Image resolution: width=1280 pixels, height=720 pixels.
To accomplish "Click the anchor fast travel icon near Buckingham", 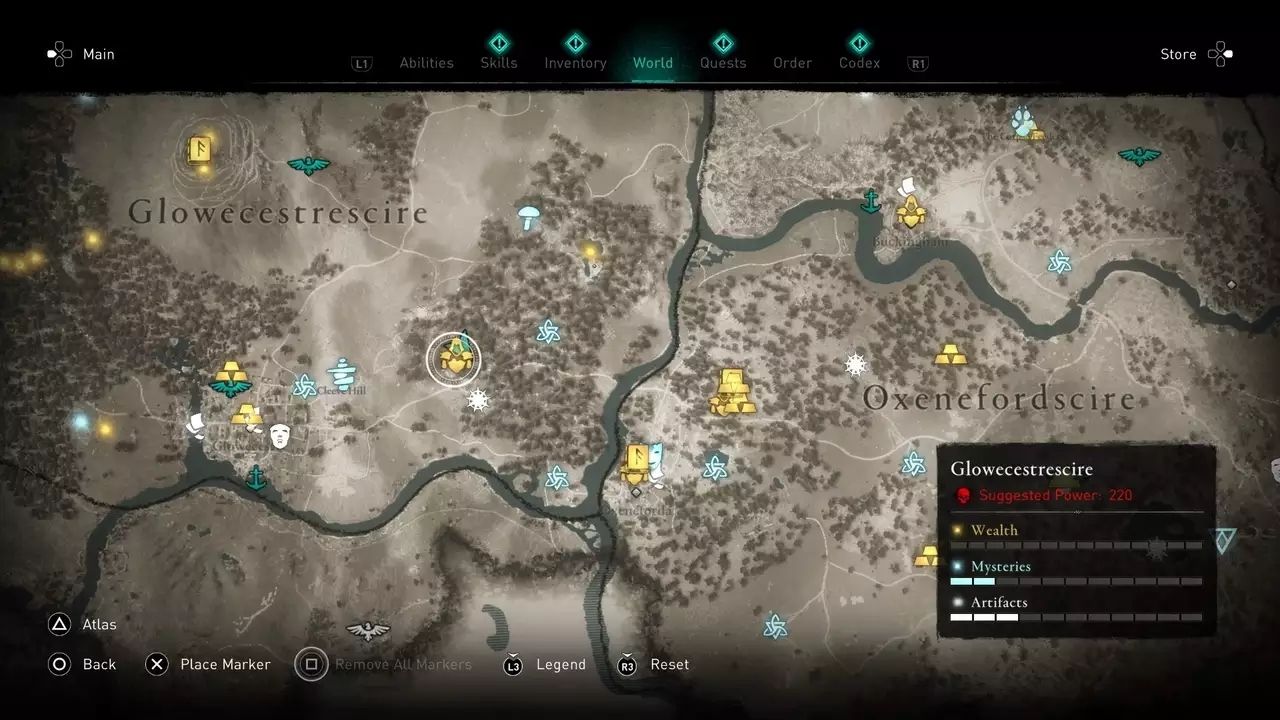I will 872,201.
